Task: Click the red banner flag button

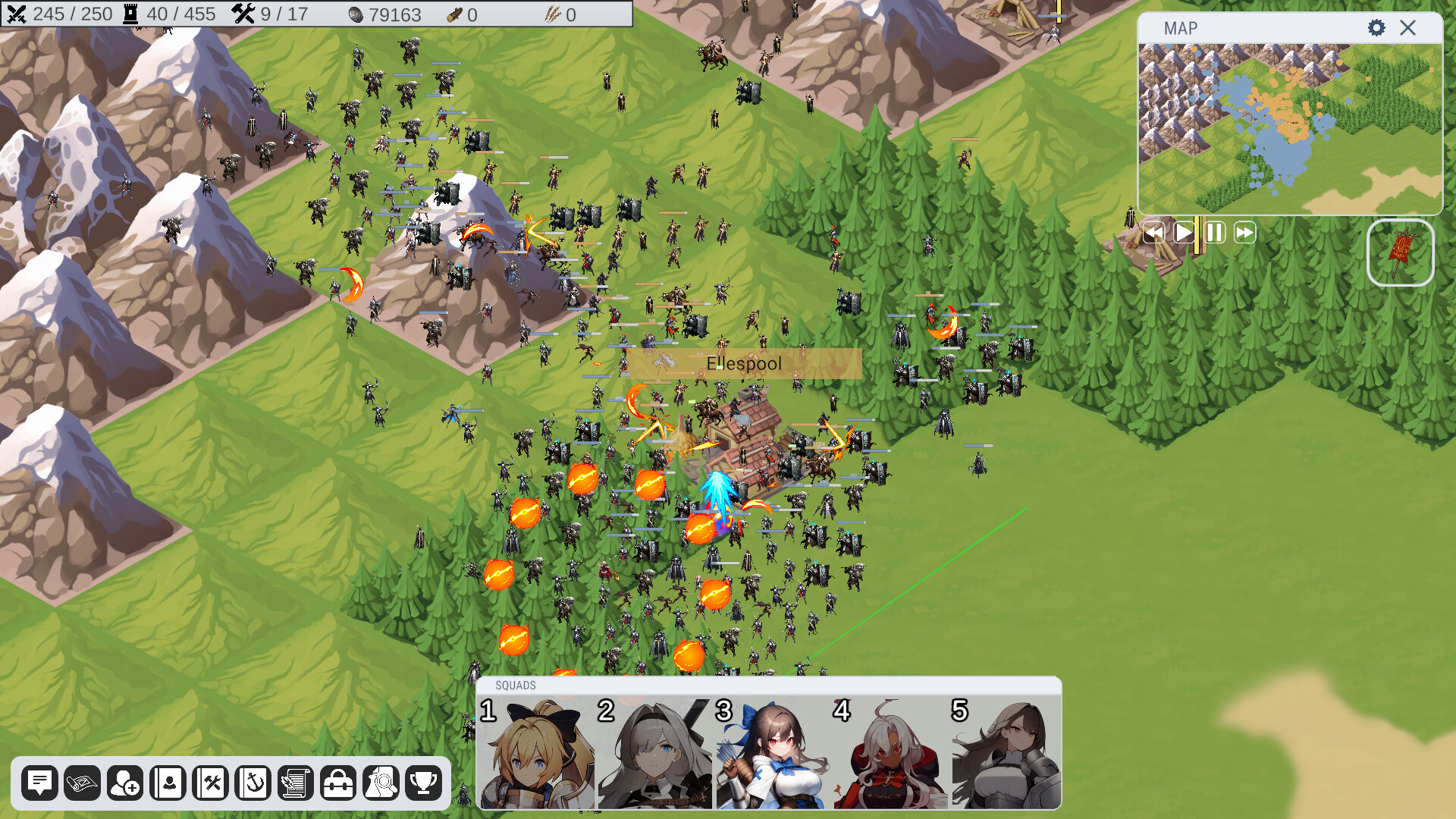Action: click(x=1400, y=253)
